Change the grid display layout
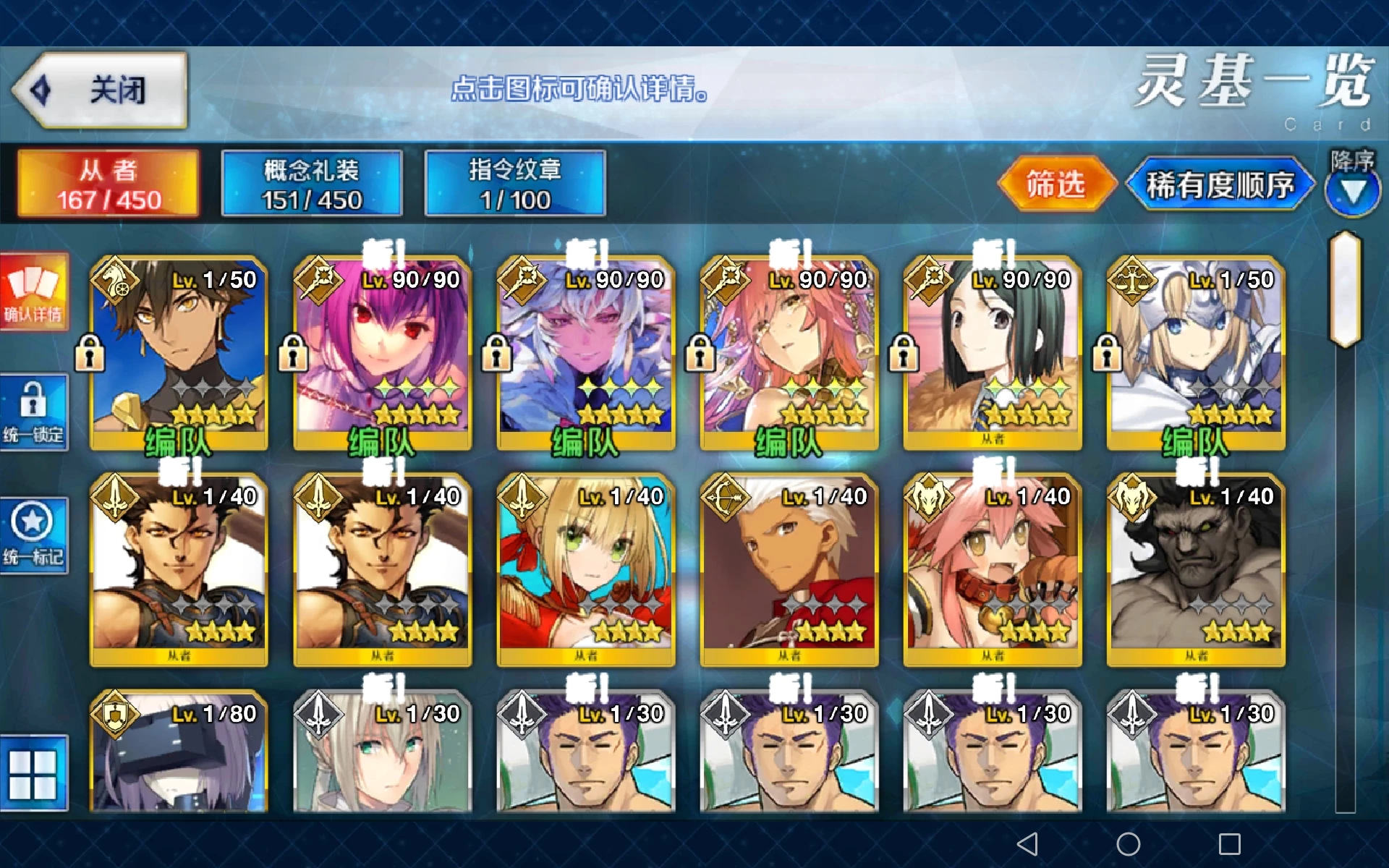This screenshot has height=868, width=1389. [x=33, y=774]
